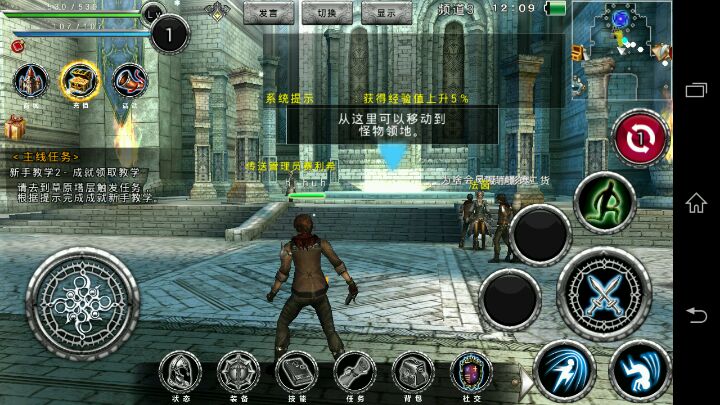The image size is (720, 405).
Task: Tap the Android home button
Action: point(696,203)
